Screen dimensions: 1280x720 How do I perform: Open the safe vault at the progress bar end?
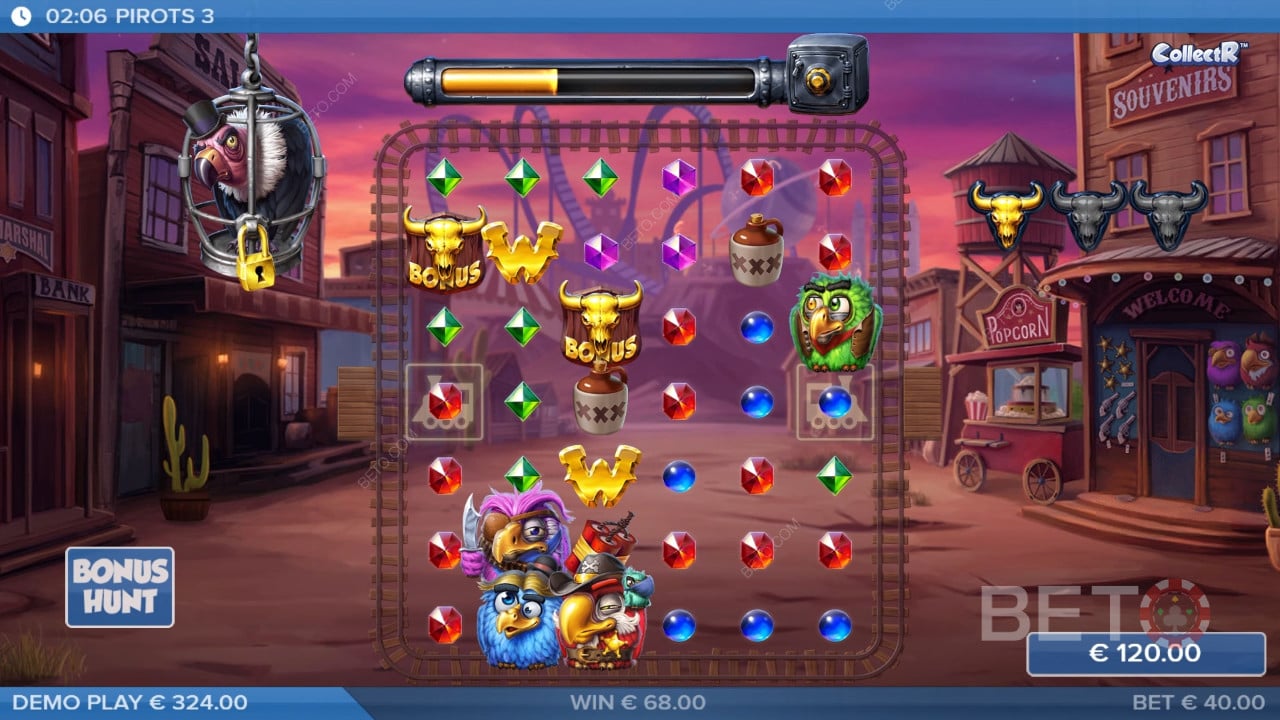tap(822, 72)
